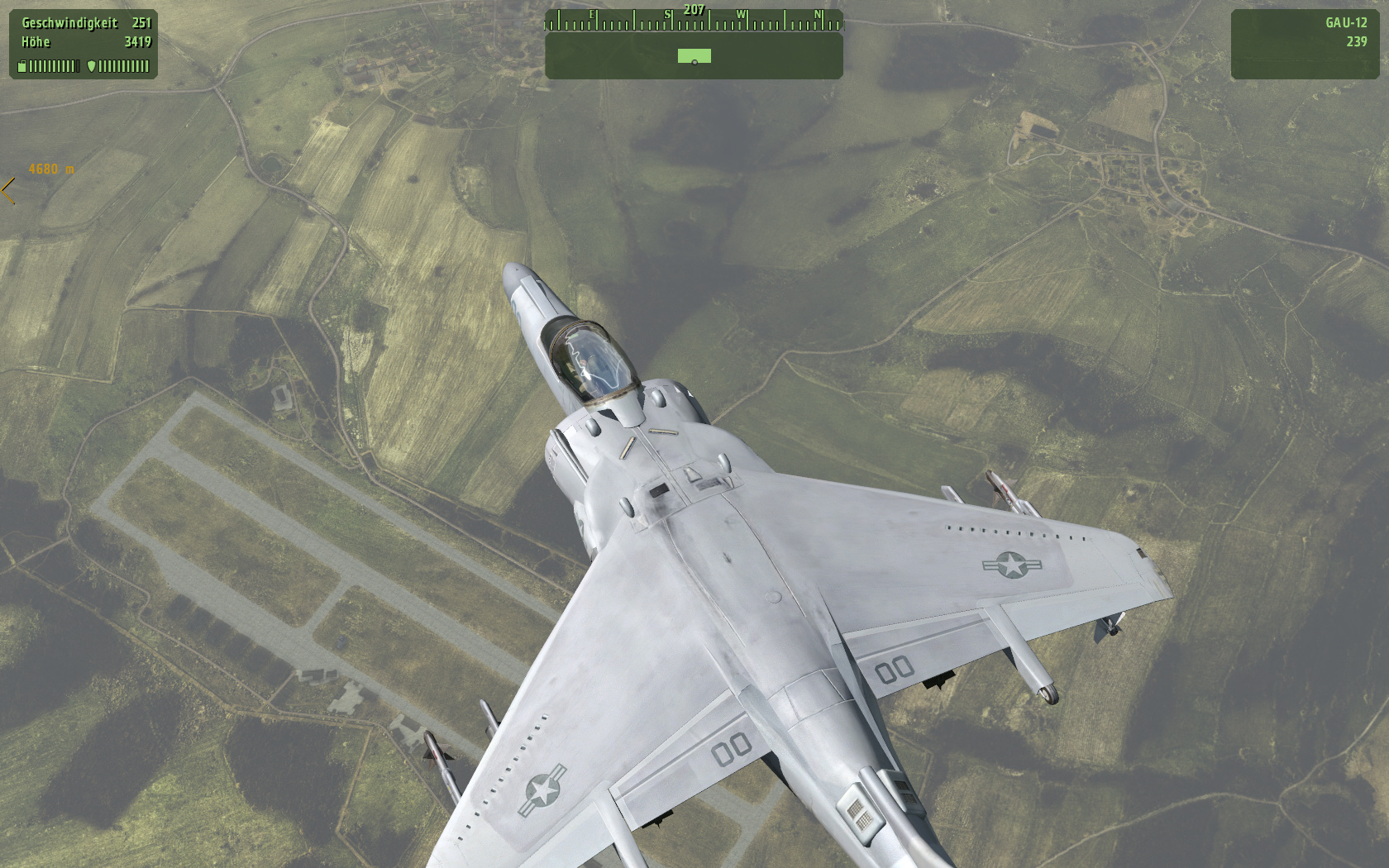
Task: Click the radar display below the compass
Action: 694,56
